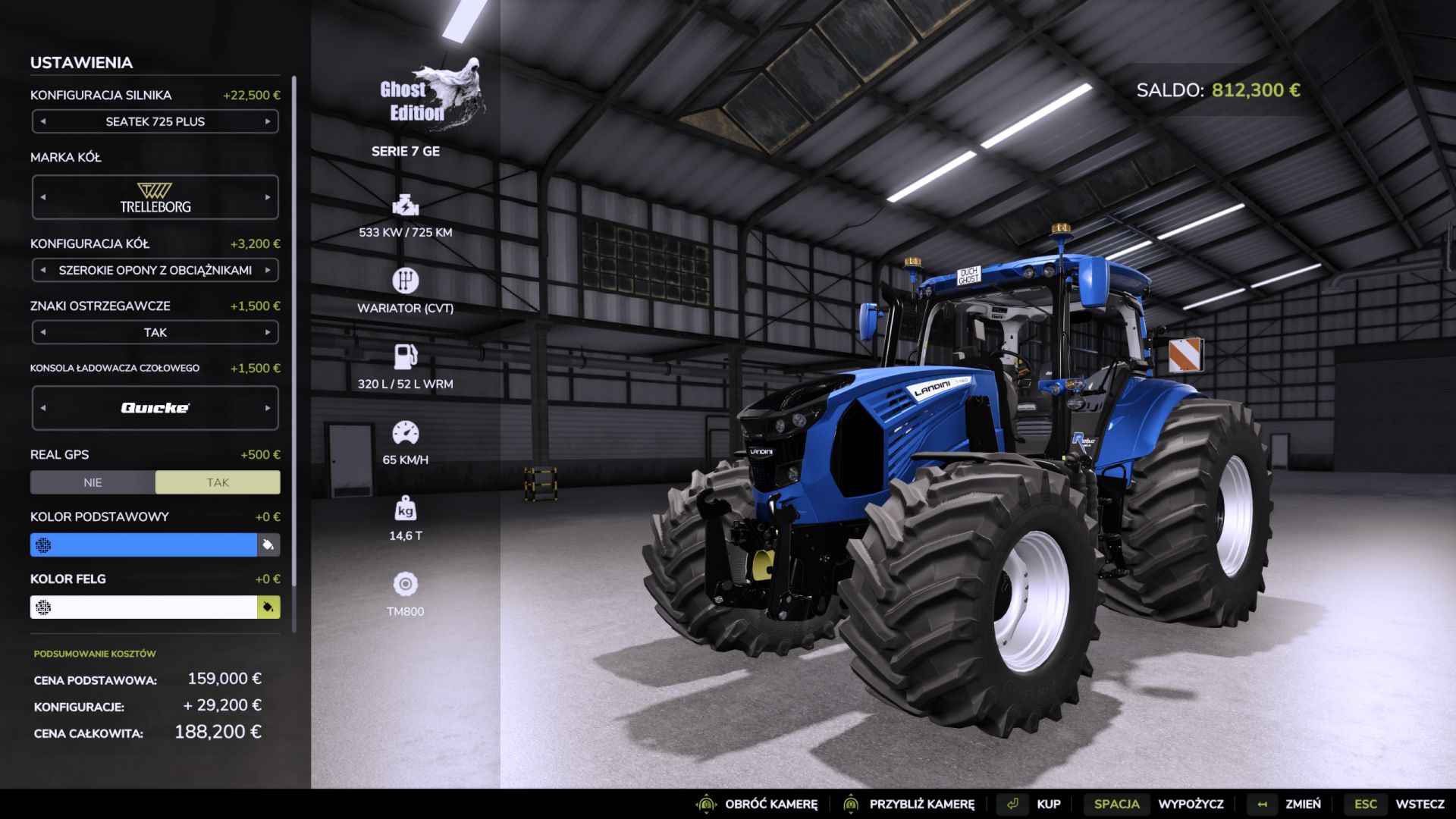Browse previous wheel brand with left arrow

coord(43,196)
